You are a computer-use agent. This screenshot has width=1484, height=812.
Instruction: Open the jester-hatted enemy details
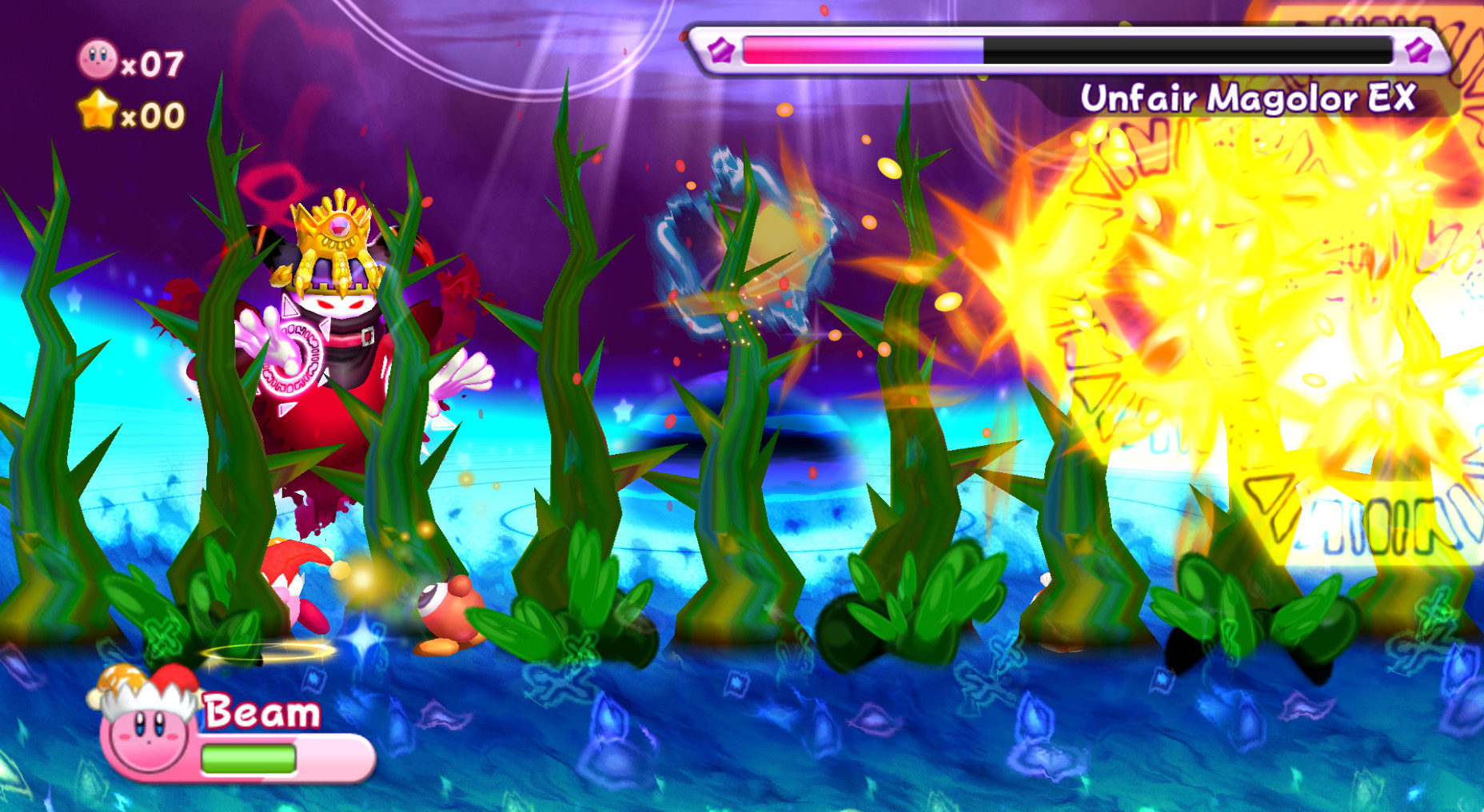(x=296, y=583)
